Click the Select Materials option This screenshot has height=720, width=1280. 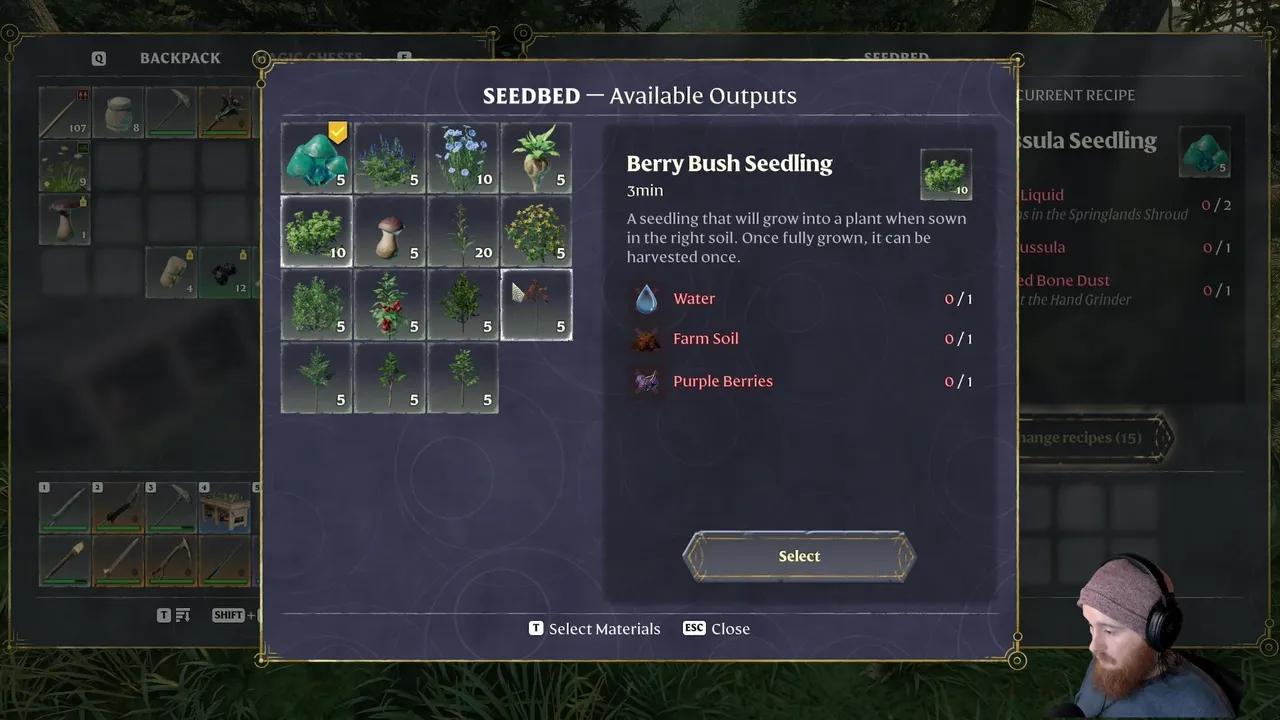[x=595, y=629]
